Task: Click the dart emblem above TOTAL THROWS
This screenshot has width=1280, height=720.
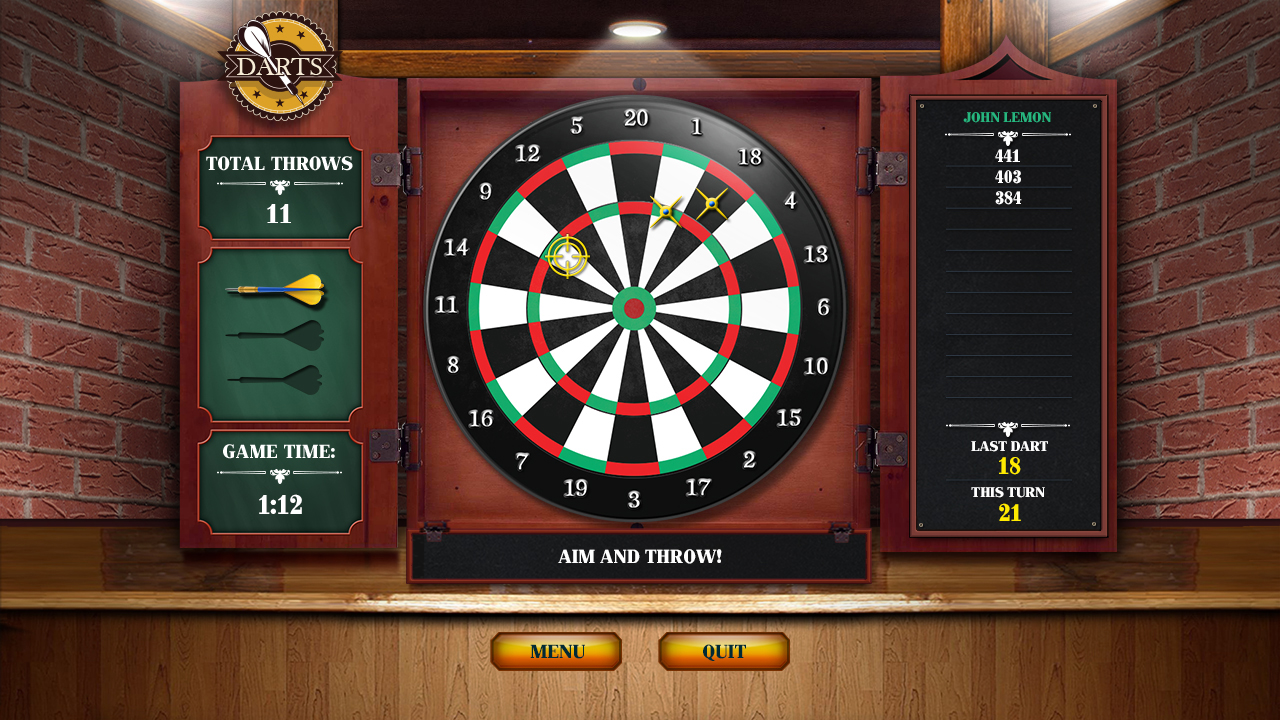Action: (x=280, y=188)
